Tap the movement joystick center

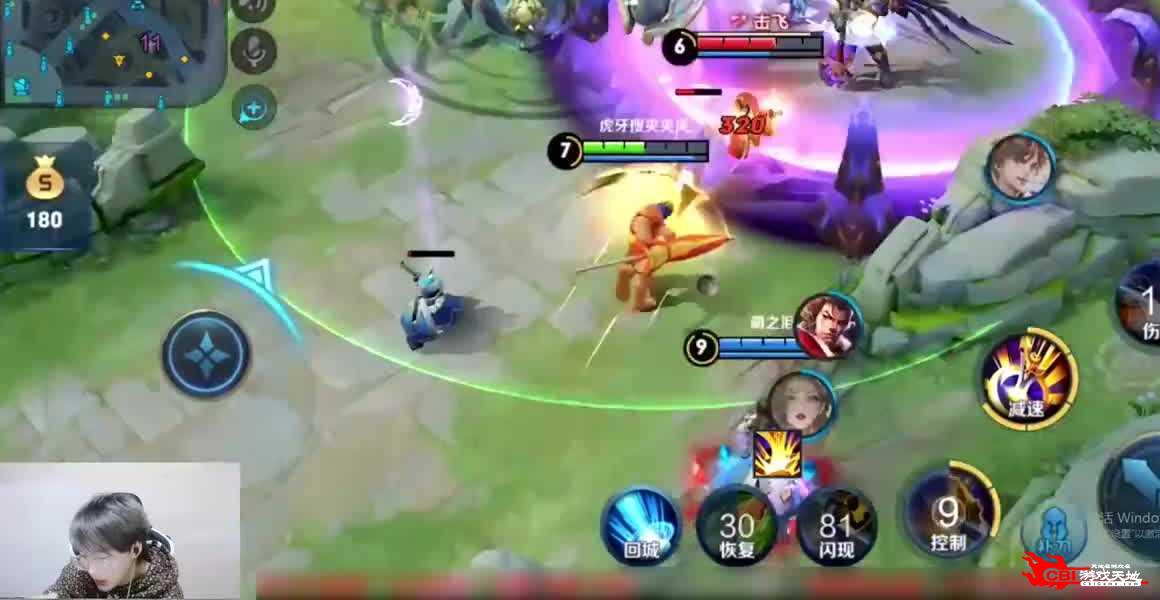(x=206, y=353)
